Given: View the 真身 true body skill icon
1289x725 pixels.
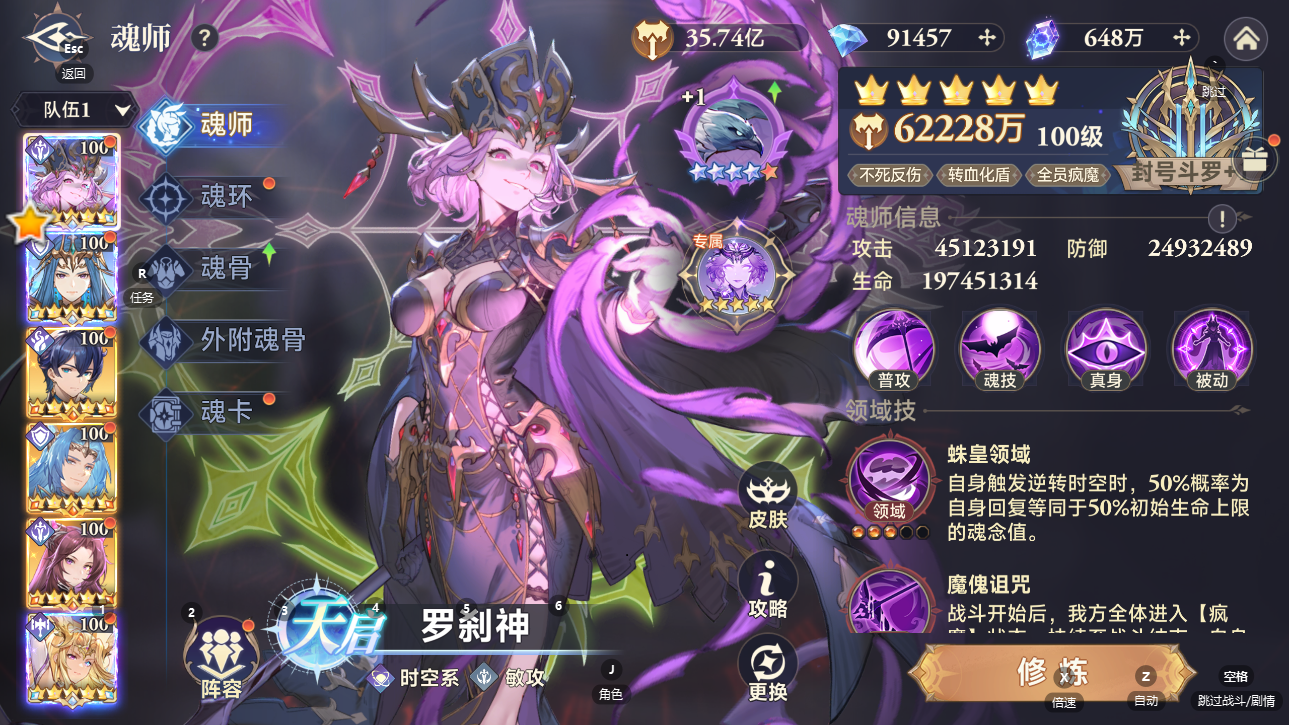Looking at the screenshot, I should (x=1104, y=348).
